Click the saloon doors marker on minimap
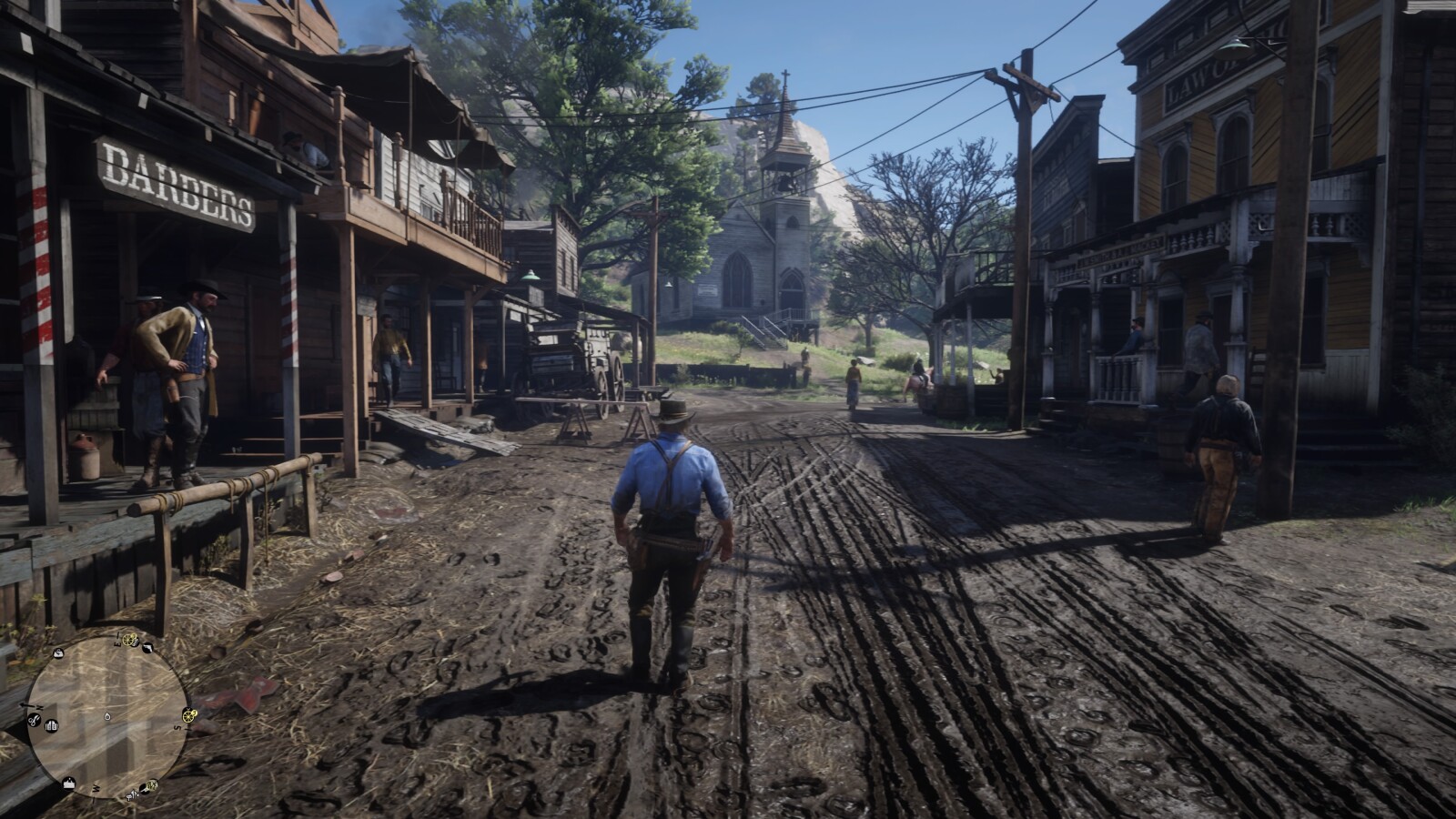1456x819 pixels. [52, 726]
